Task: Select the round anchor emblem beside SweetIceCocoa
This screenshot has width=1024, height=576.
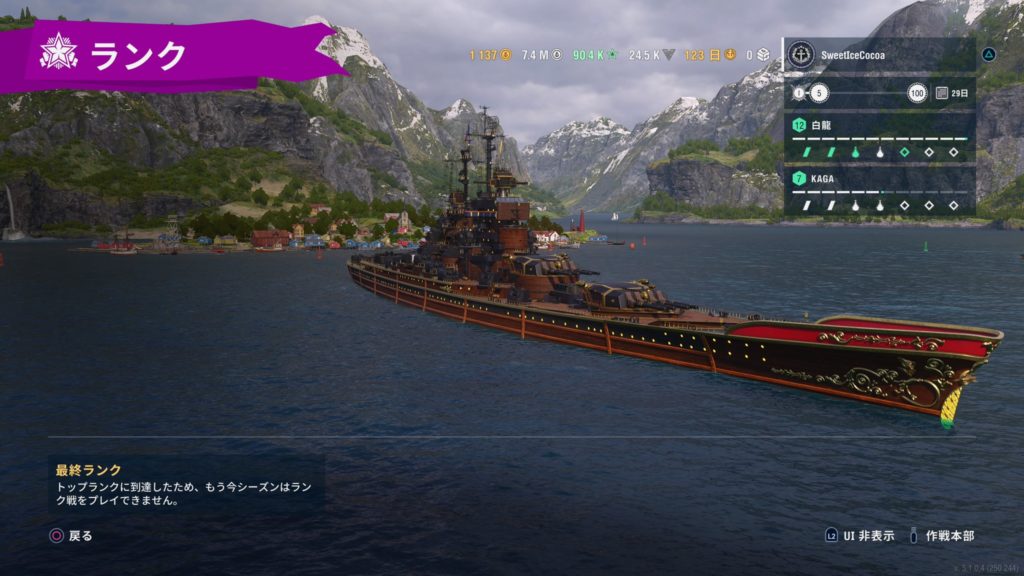Action: coord(800,54)
